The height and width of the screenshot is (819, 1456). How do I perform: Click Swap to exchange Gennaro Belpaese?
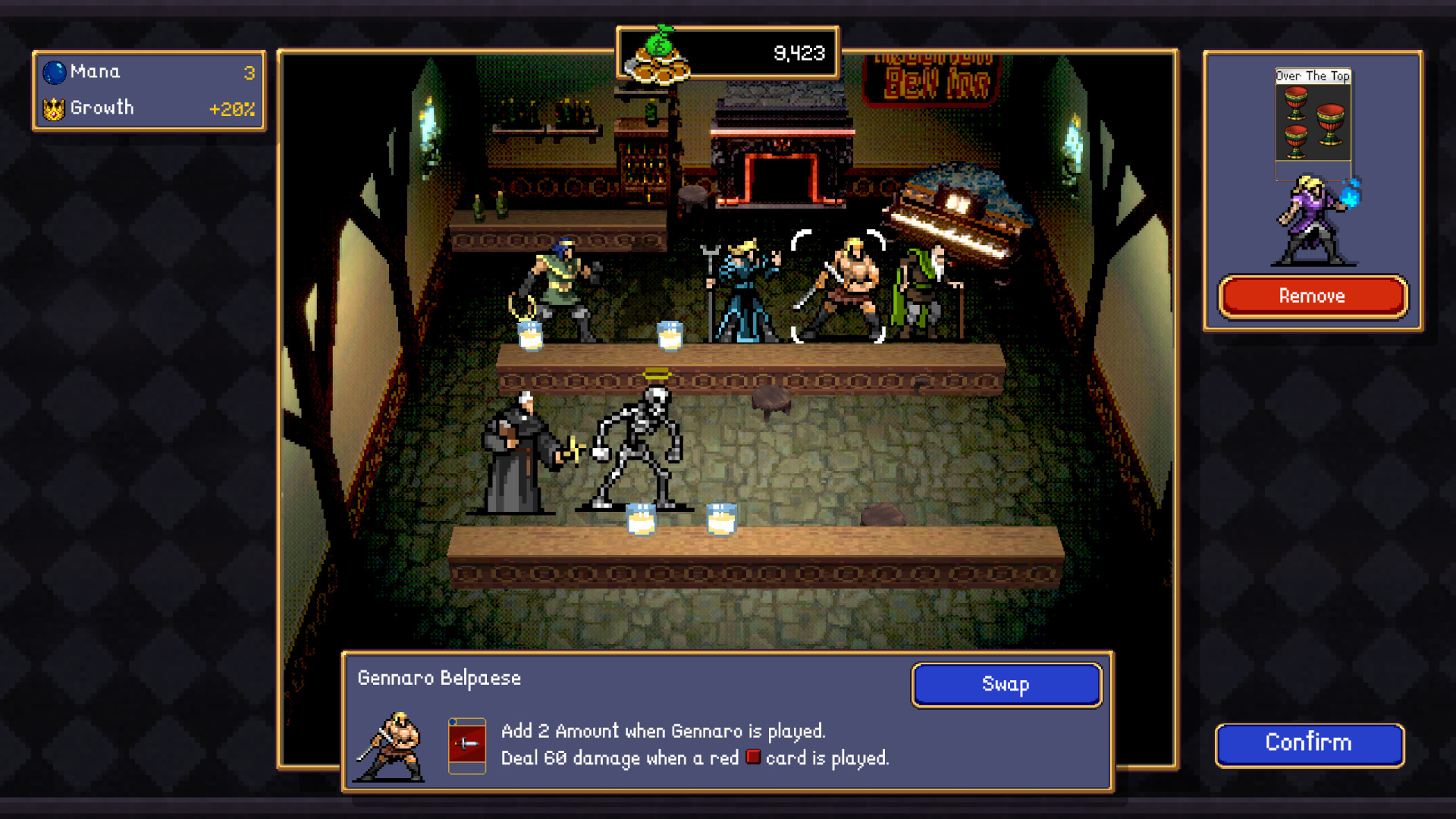[x=1006, y=684]
